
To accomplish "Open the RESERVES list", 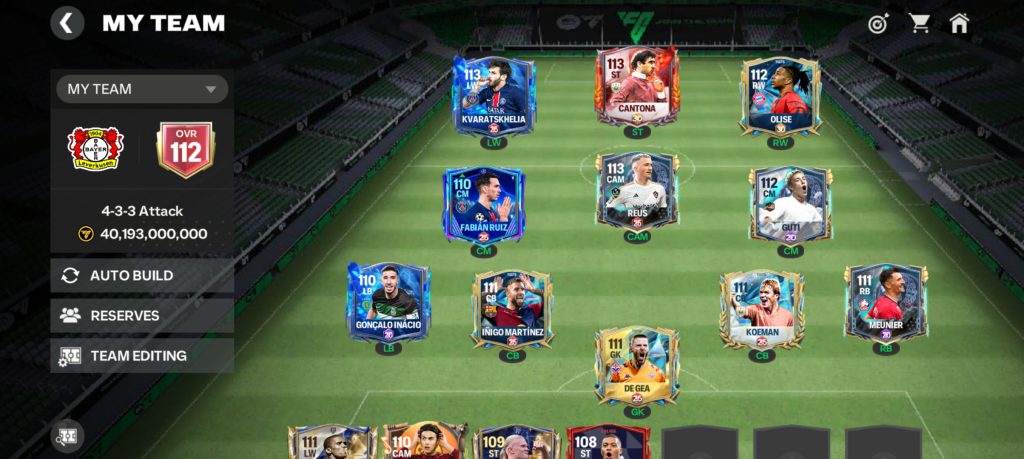I will (142, 315).
